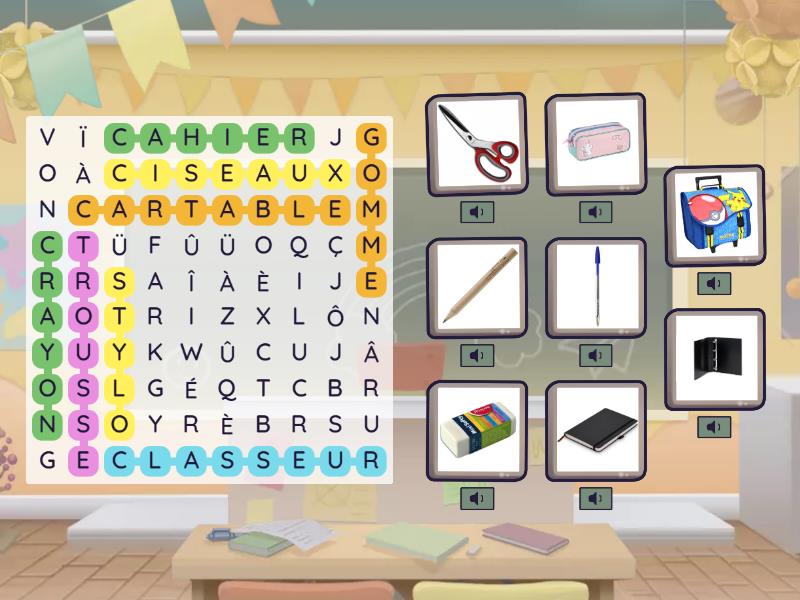The image size is (800, 600).
Task: Play audio for the pencil card
Action: pos(477,355)
